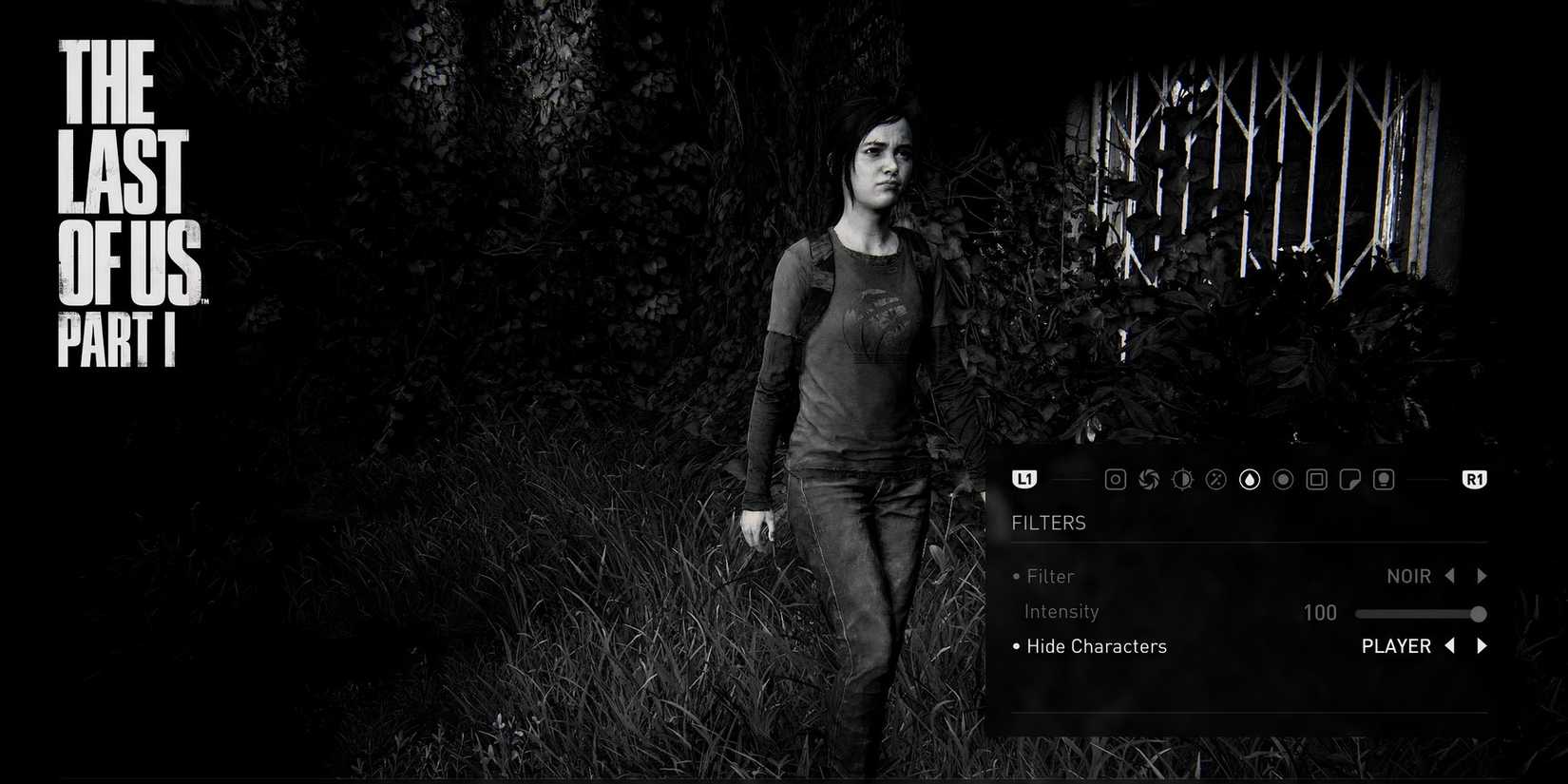Switch Hide Characters using the left arrow
The image size is (1568, 784).
pyautogui.click(x=1449, y=646)
